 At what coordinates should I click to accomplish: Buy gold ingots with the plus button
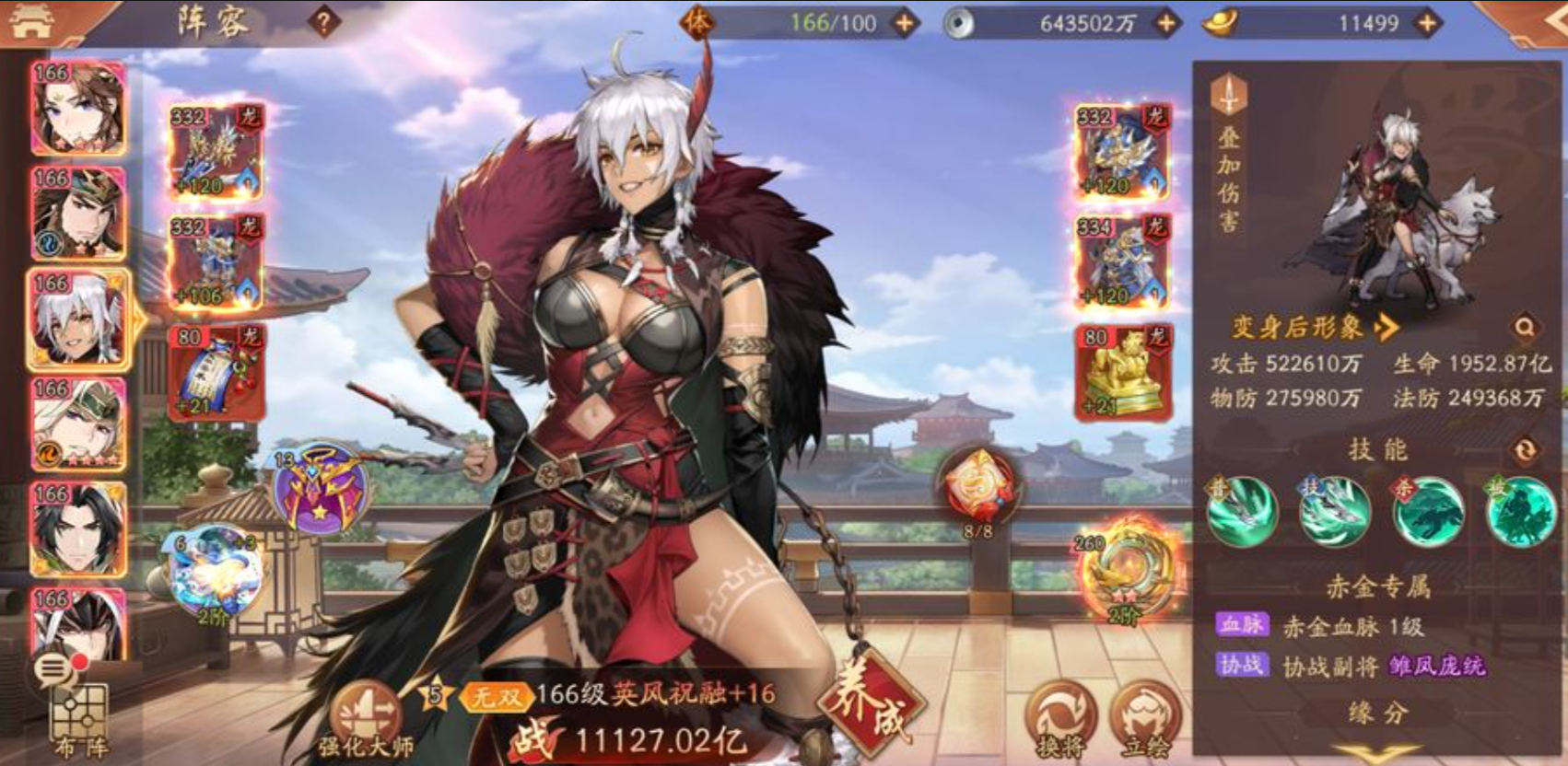(1426, 23)
